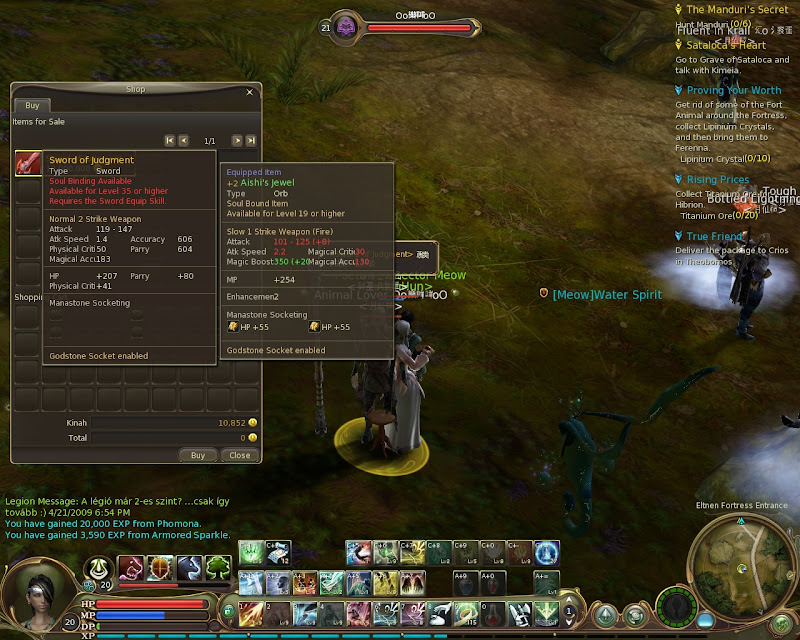Open the True Friend quest entry
The width and height of the screenshot is (800, 640).
(x=713, y=237)
